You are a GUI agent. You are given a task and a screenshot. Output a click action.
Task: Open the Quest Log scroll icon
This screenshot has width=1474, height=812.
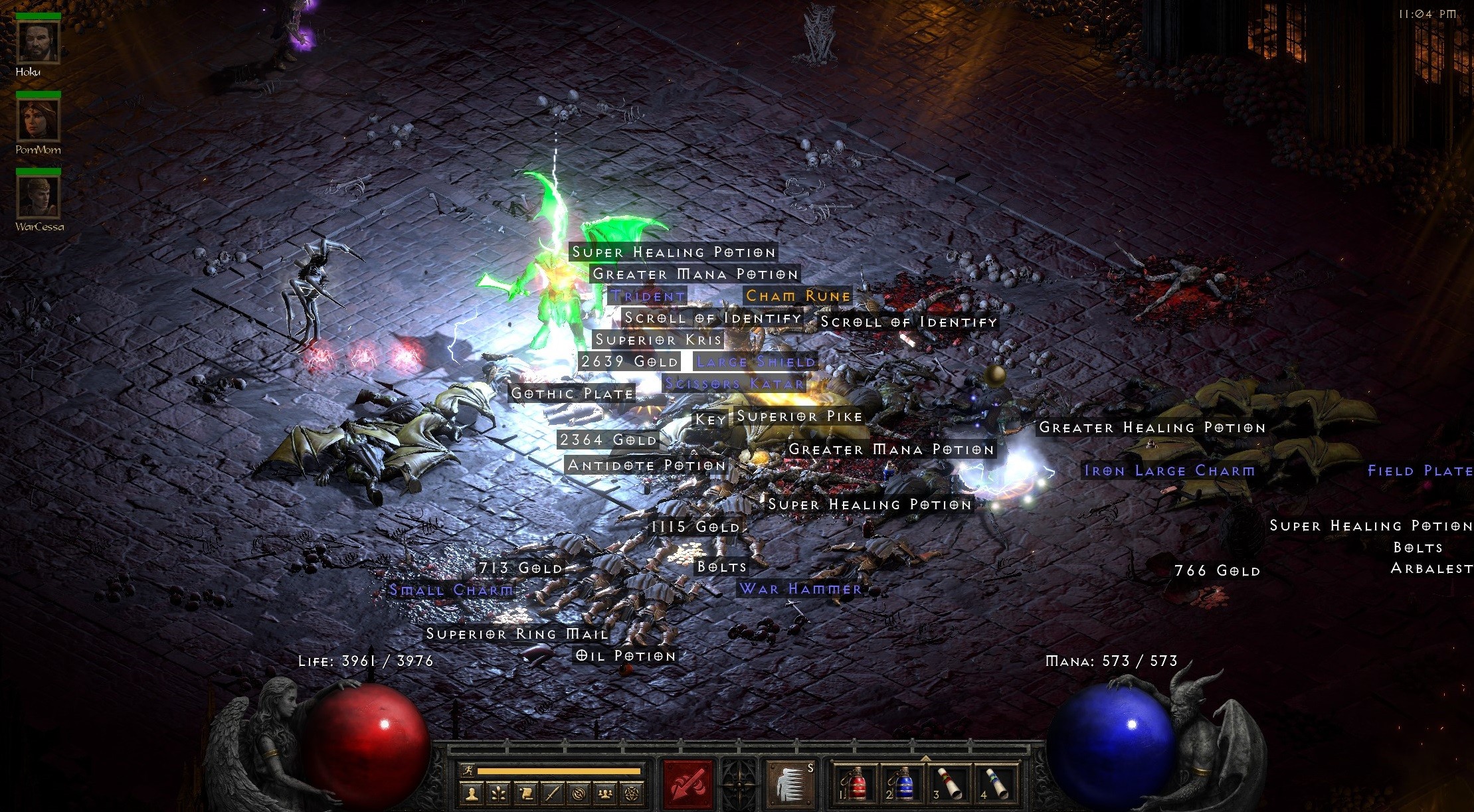tap(528, 794)
